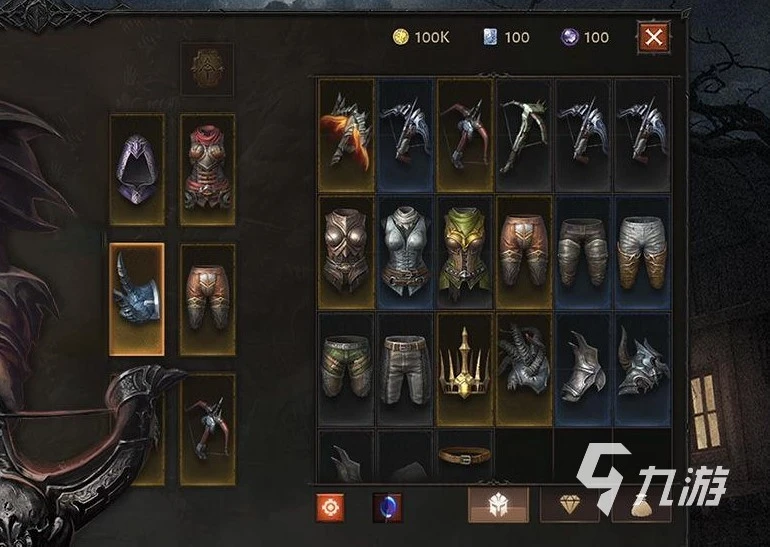770x547 pixels.
Task: Pick the green trimmed pants item
Action: click(346, 367)
